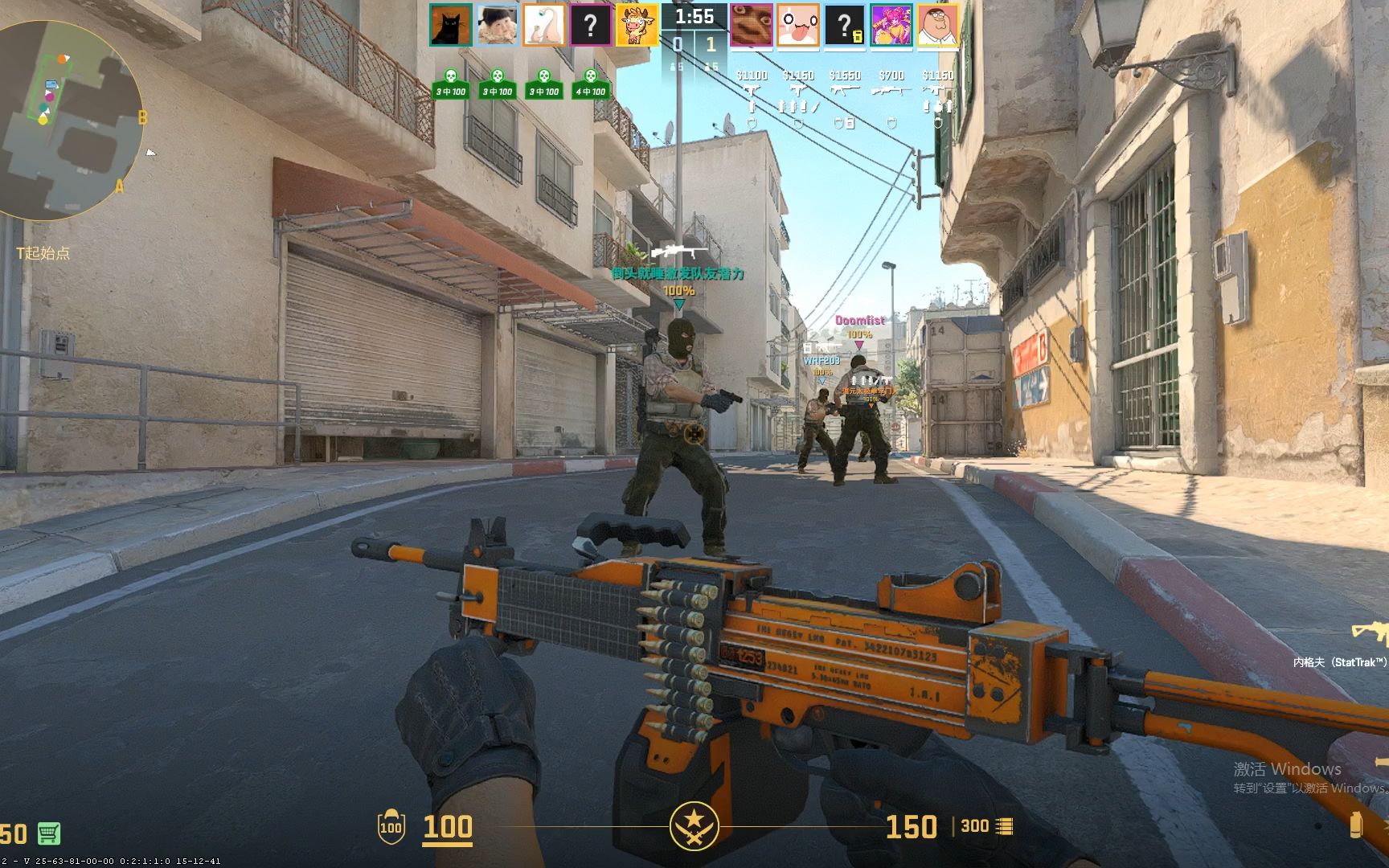Click the Negev StatTrak weapon icon
Screen dimensions: 1389x868
pyautogui.click(x=1370, y=633)
